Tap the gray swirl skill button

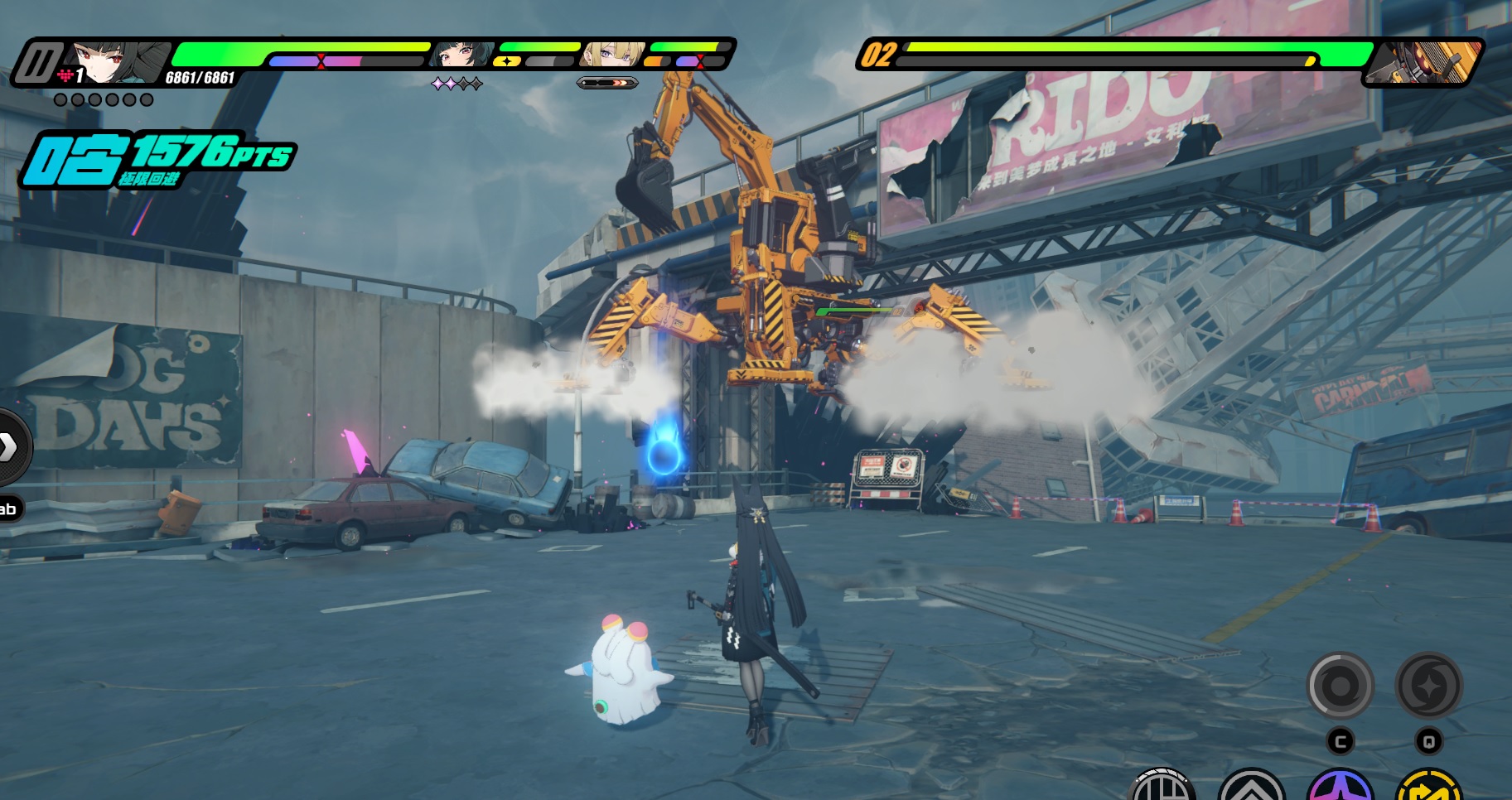pyautogui.click(x=1339, y=686)
